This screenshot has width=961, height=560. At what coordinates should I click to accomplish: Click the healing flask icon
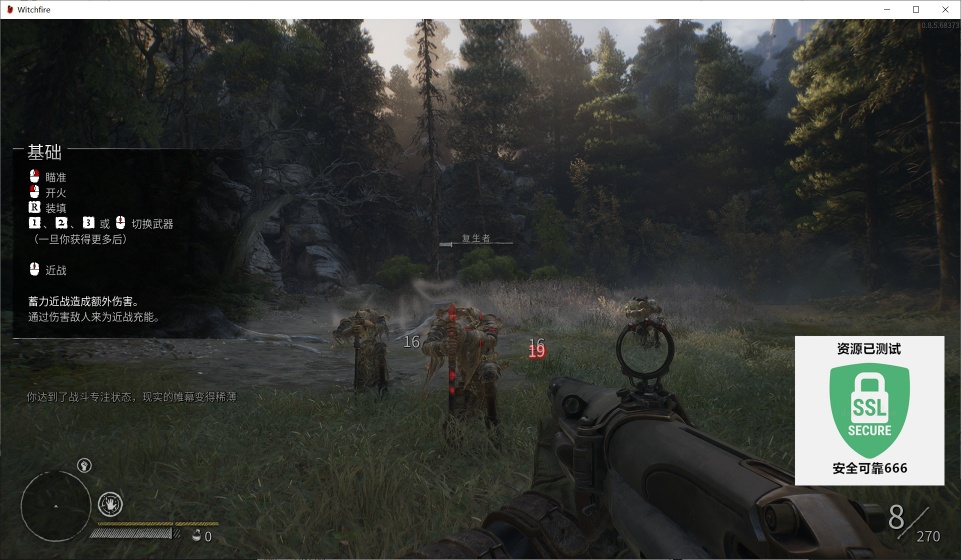pos(196,536)
